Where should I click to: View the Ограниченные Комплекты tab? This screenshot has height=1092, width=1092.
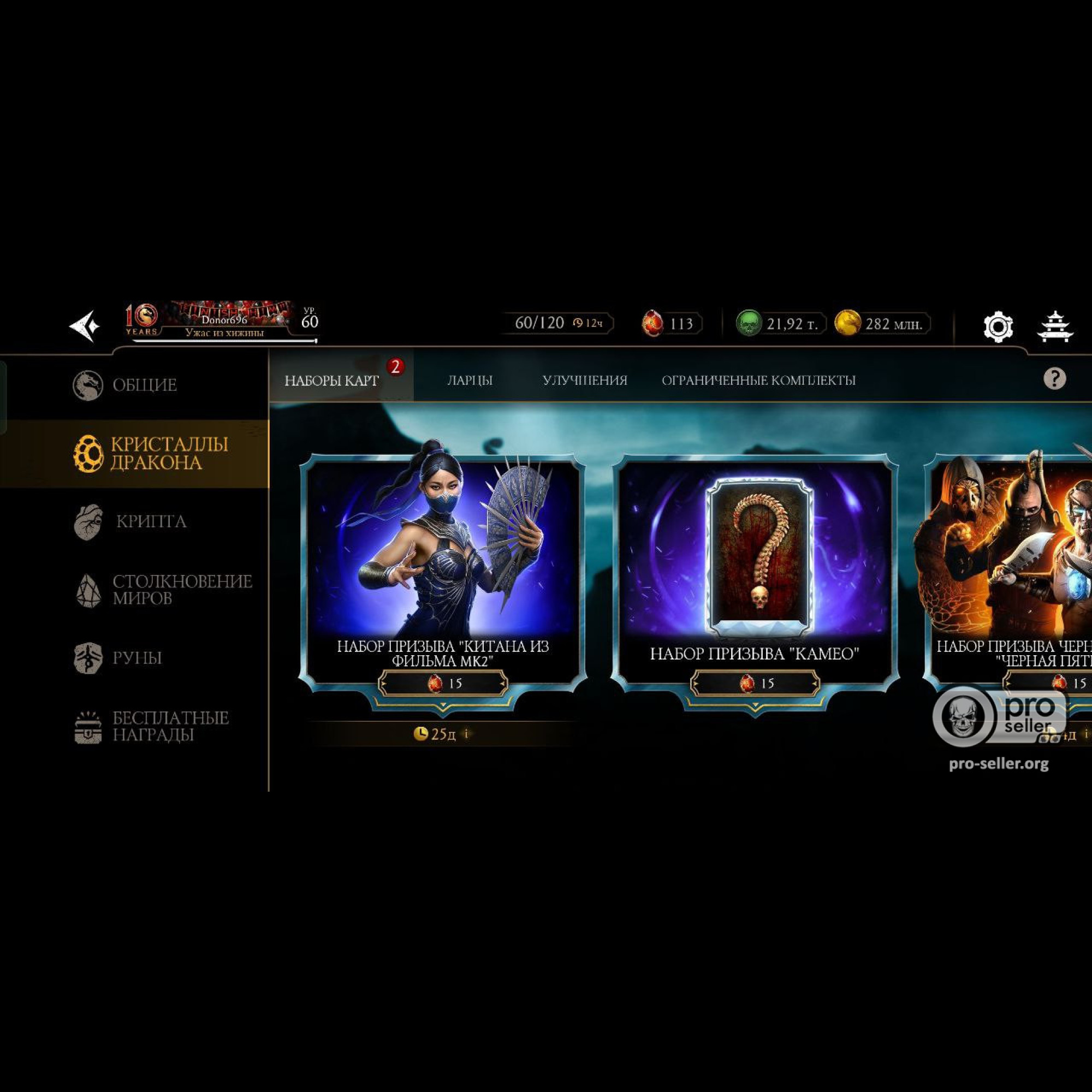coord(758,381)
